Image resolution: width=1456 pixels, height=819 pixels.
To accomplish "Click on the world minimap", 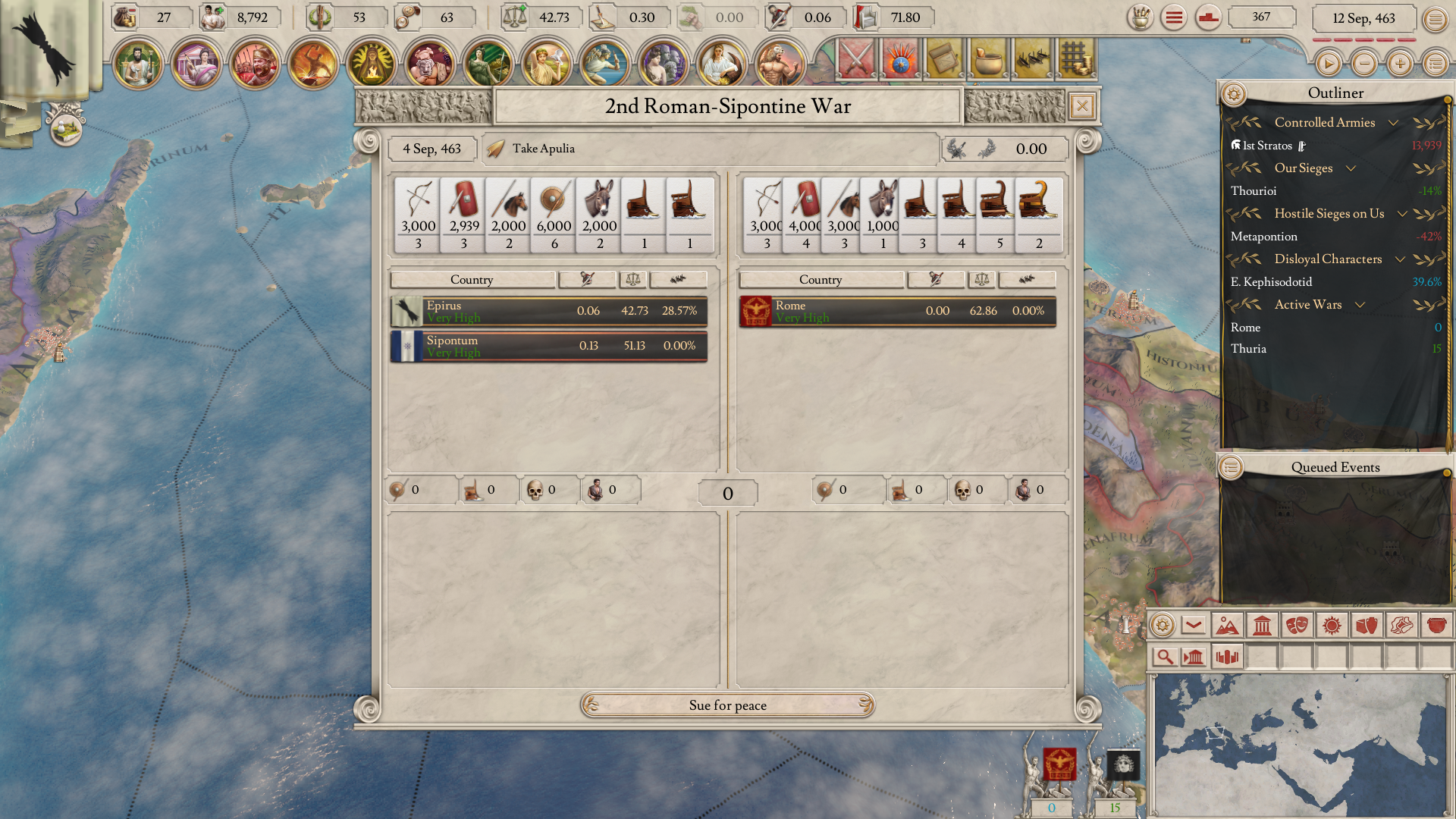I will point(1300,745).
